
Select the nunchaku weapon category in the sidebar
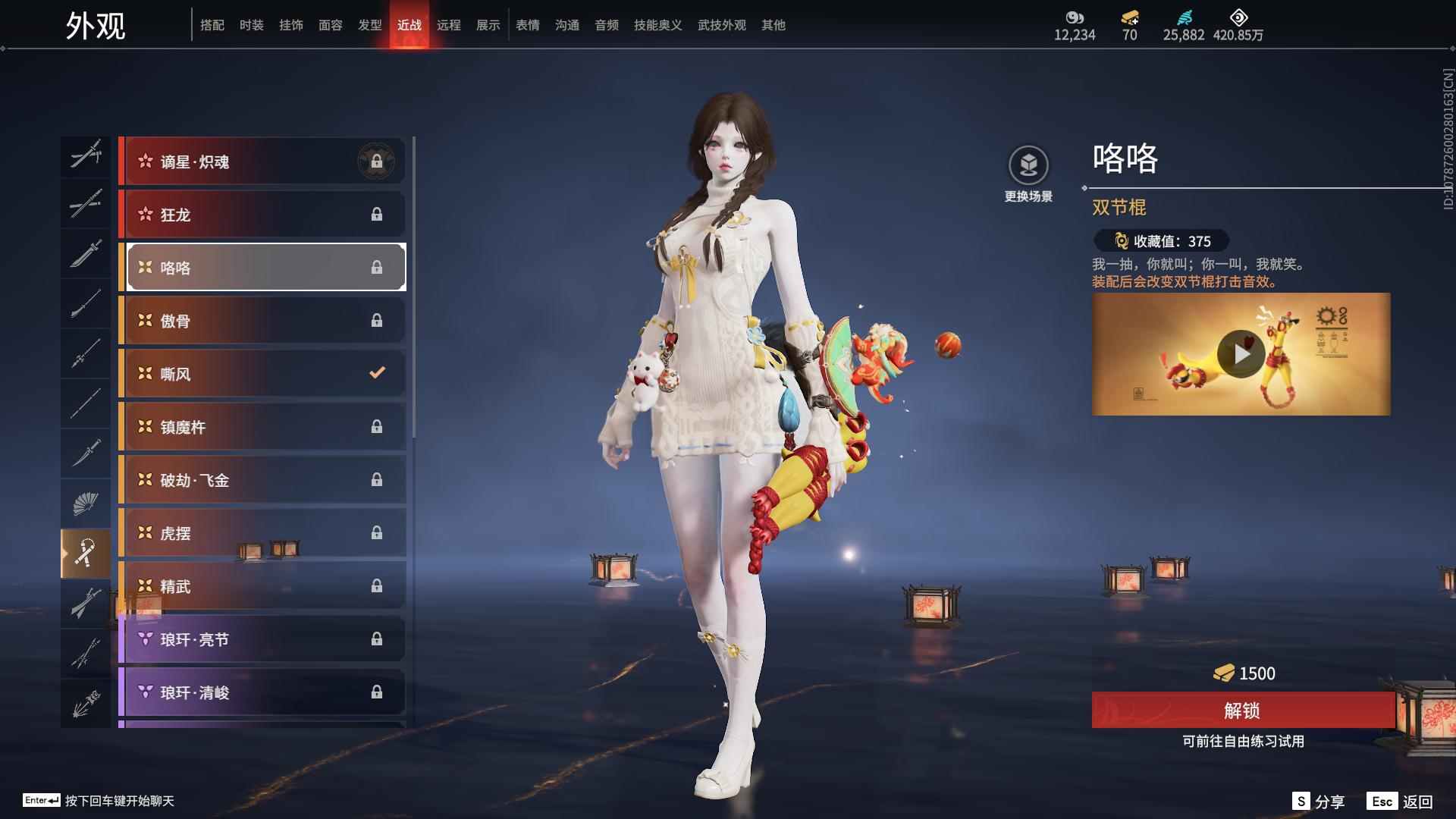point(86,554)
